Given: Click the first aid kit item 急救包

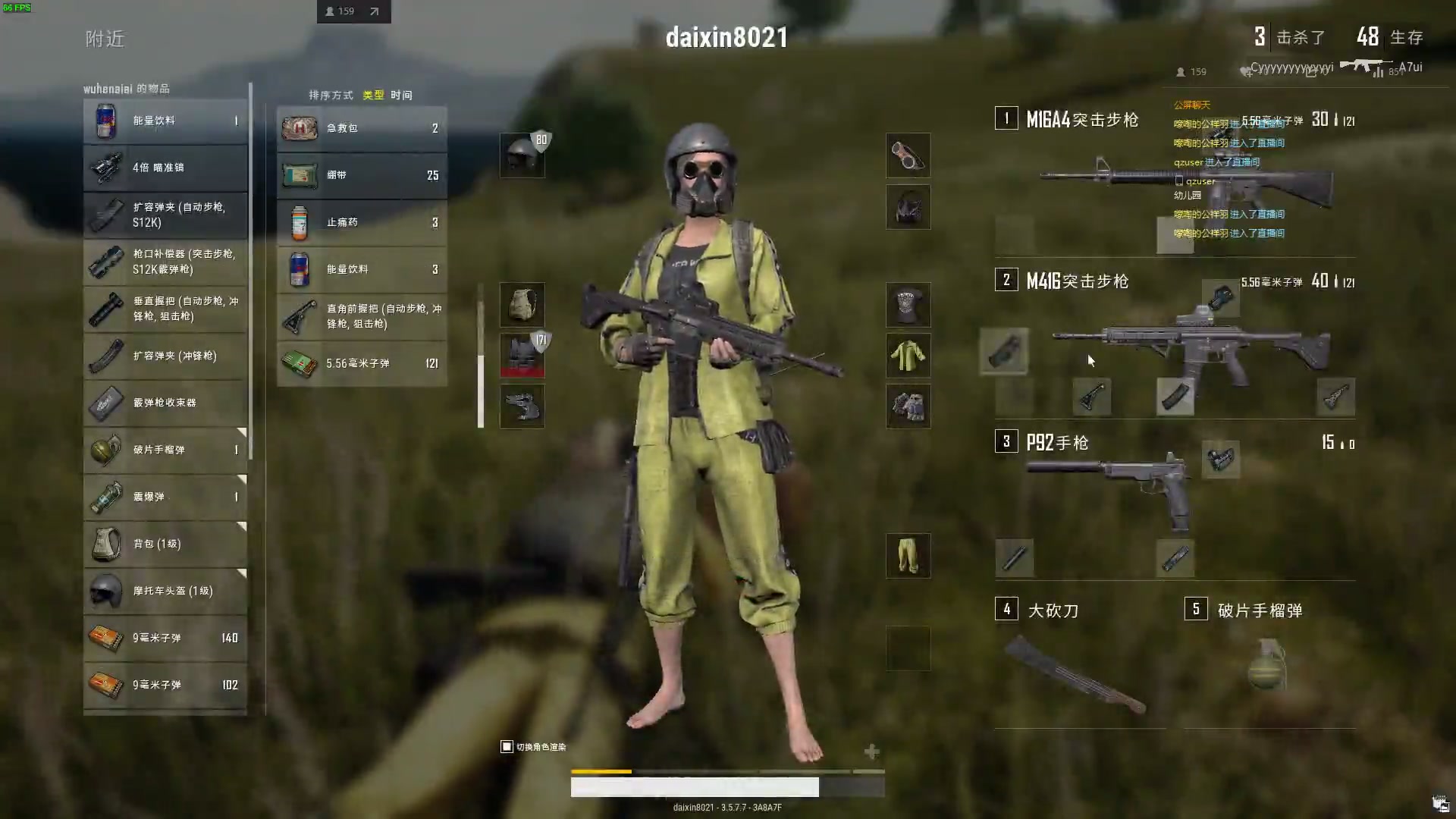Looking at the screenshot, I should (362, 128).
